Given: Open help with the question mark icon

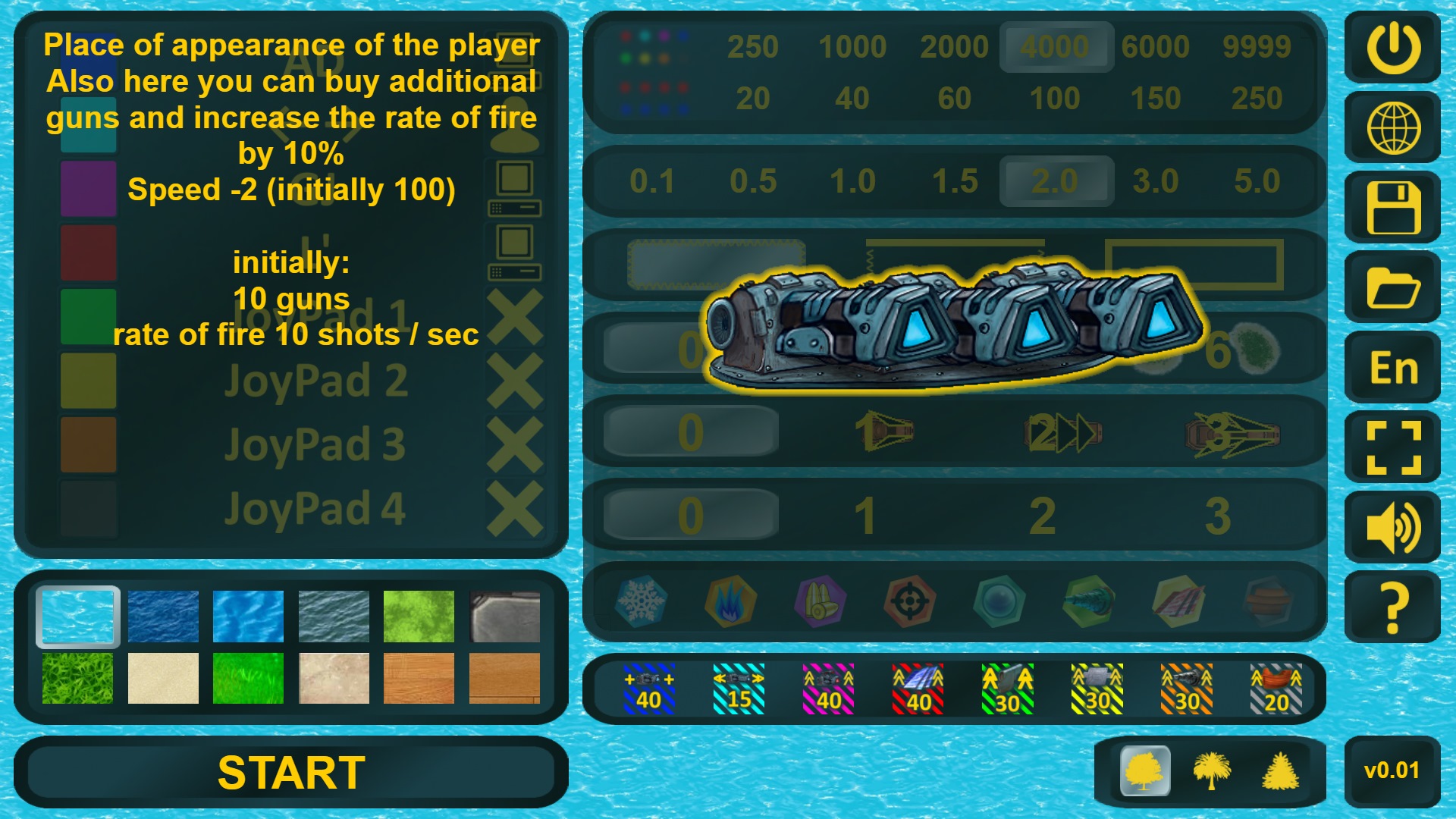Looking at the screenshot, I should click(x=1392, y=607).
